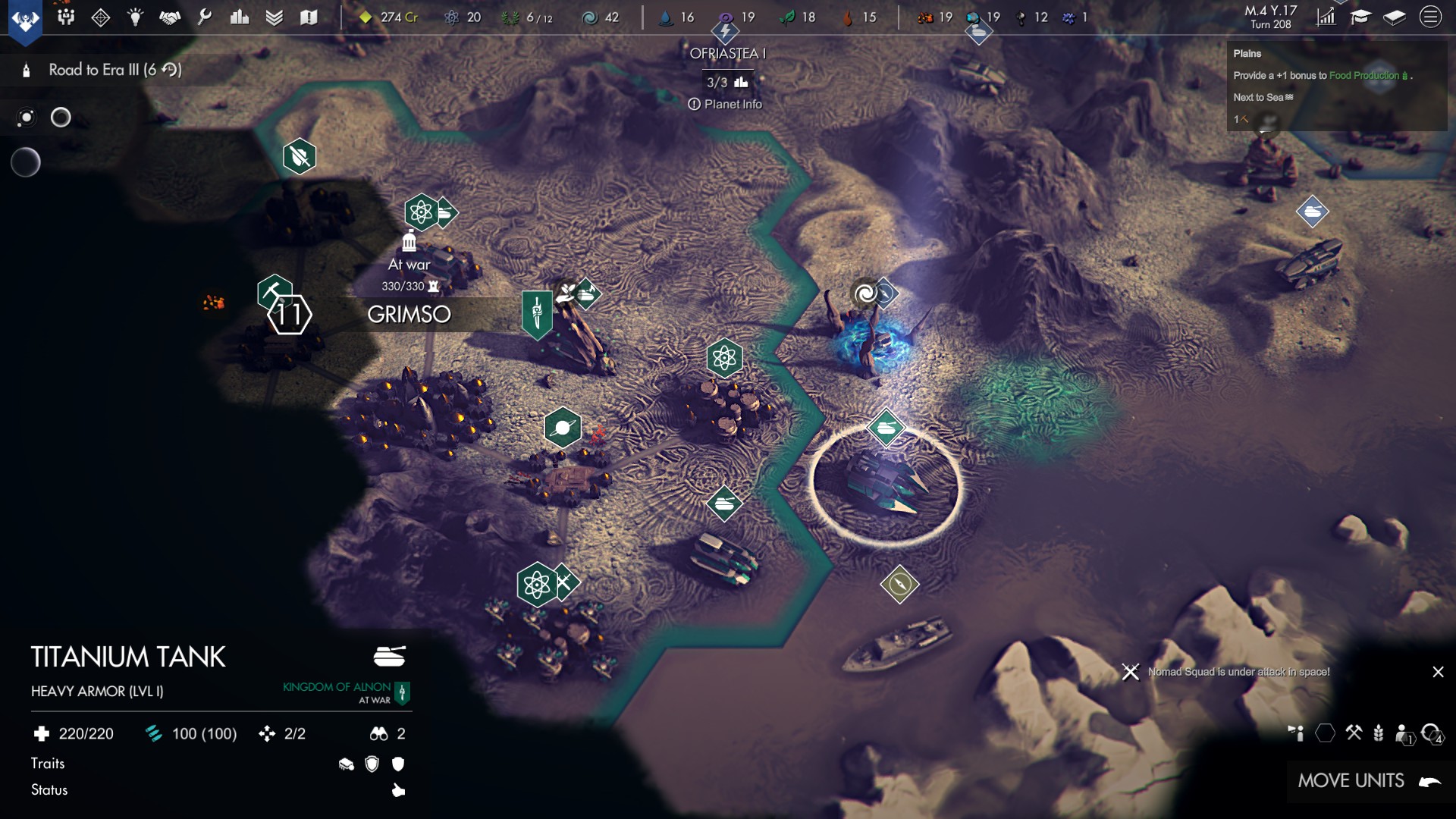Screen dimensions: 1456x819
Task: Click the idle citizen icon with badge 1
Action: (1404, 733)
